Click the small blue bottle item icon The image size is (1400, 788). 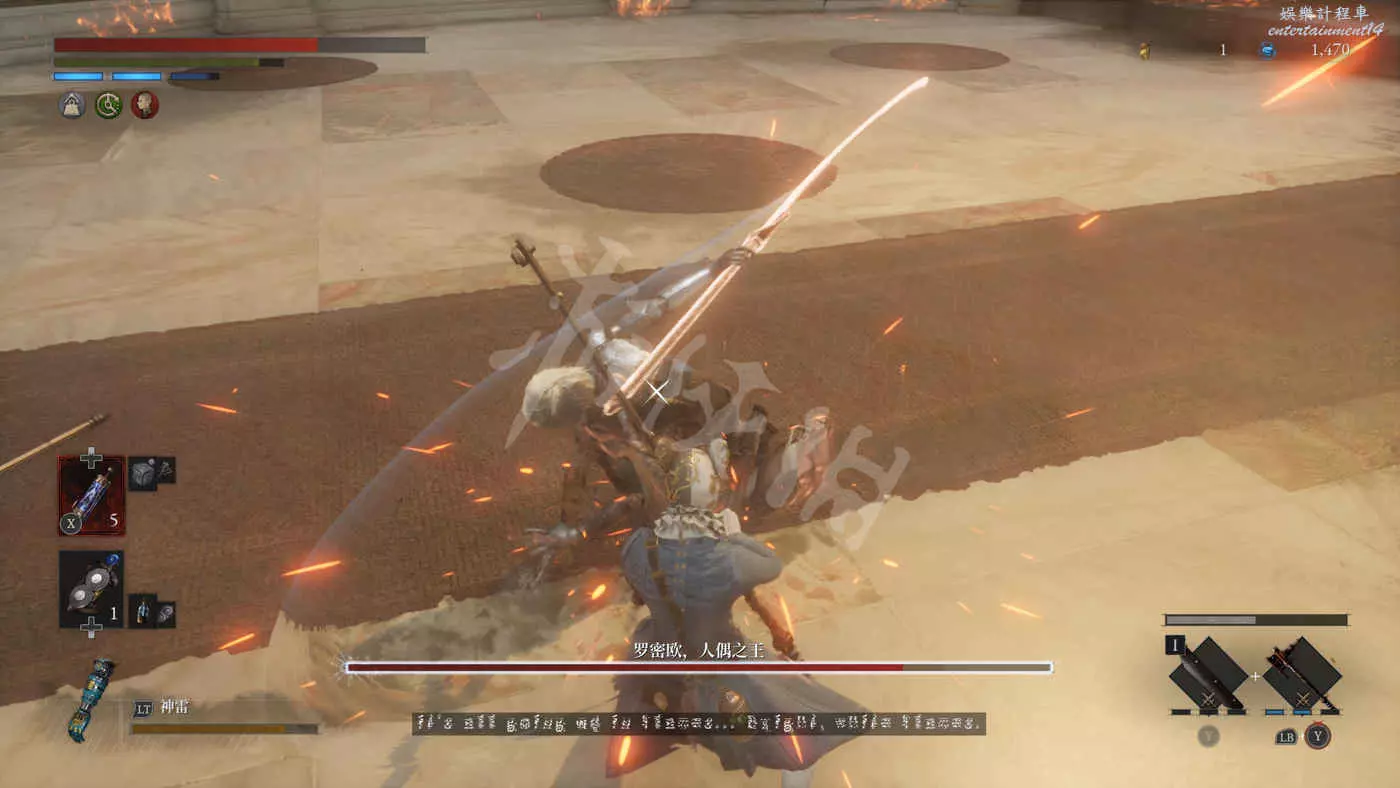pos(142,609)
